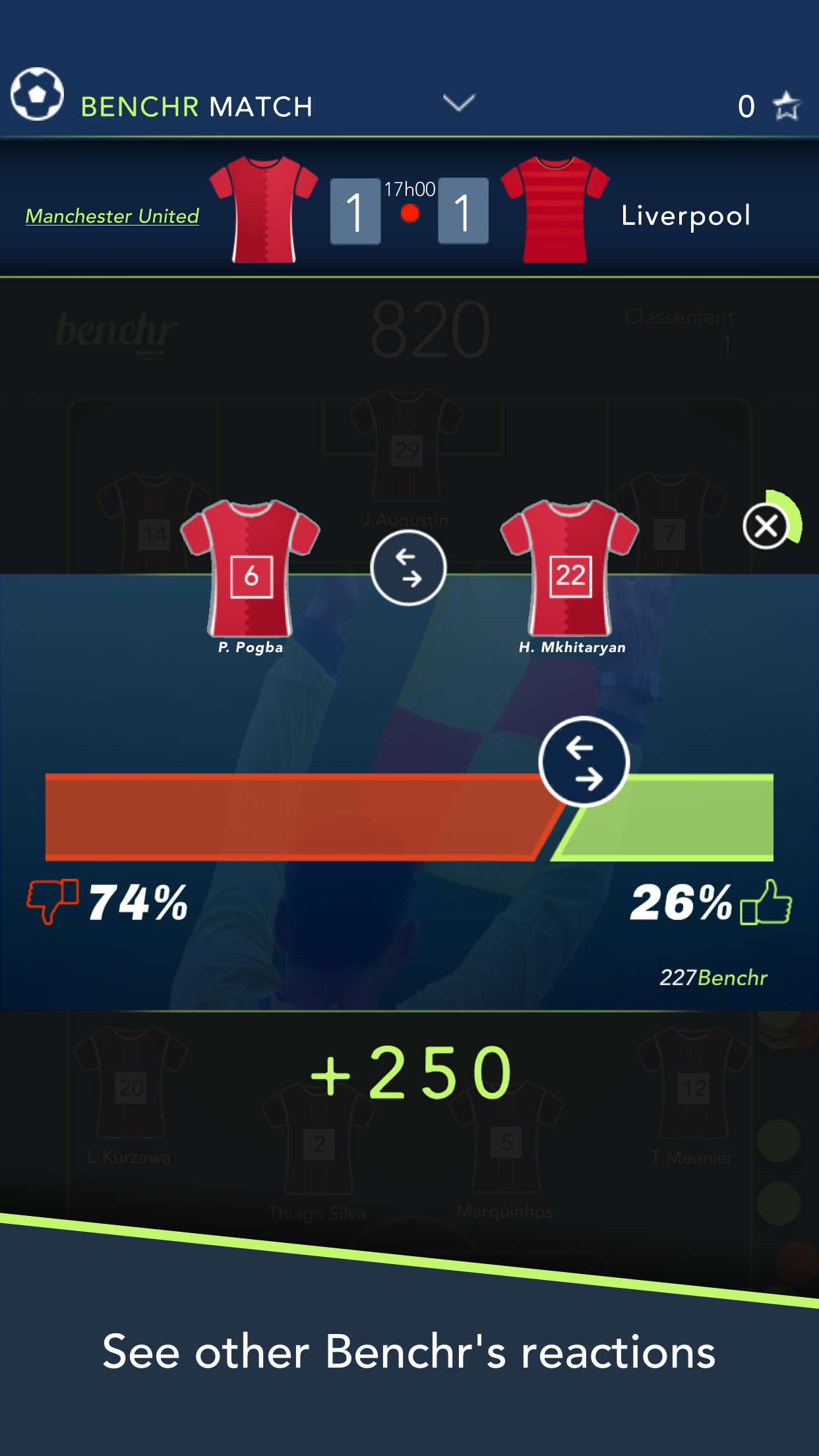Click the swap handle on the vote bar
Image resolution: width=819 pixels, height=1456 pixels.
tap(584, 762)
